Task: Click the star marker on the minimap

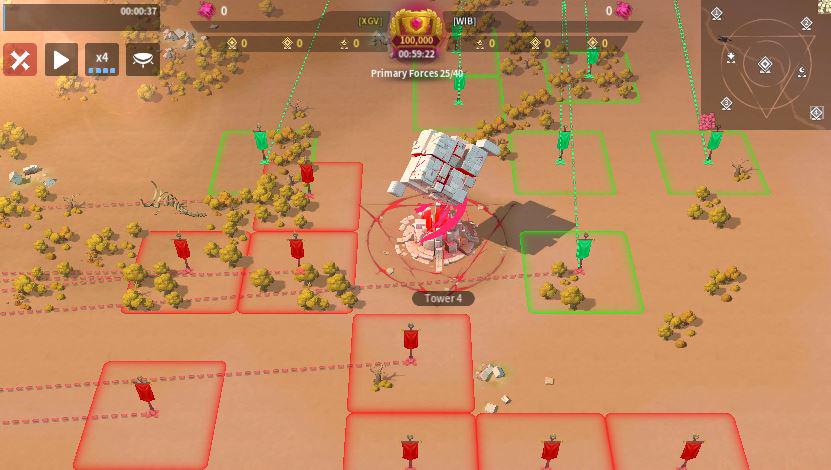Action: (732, 56)
